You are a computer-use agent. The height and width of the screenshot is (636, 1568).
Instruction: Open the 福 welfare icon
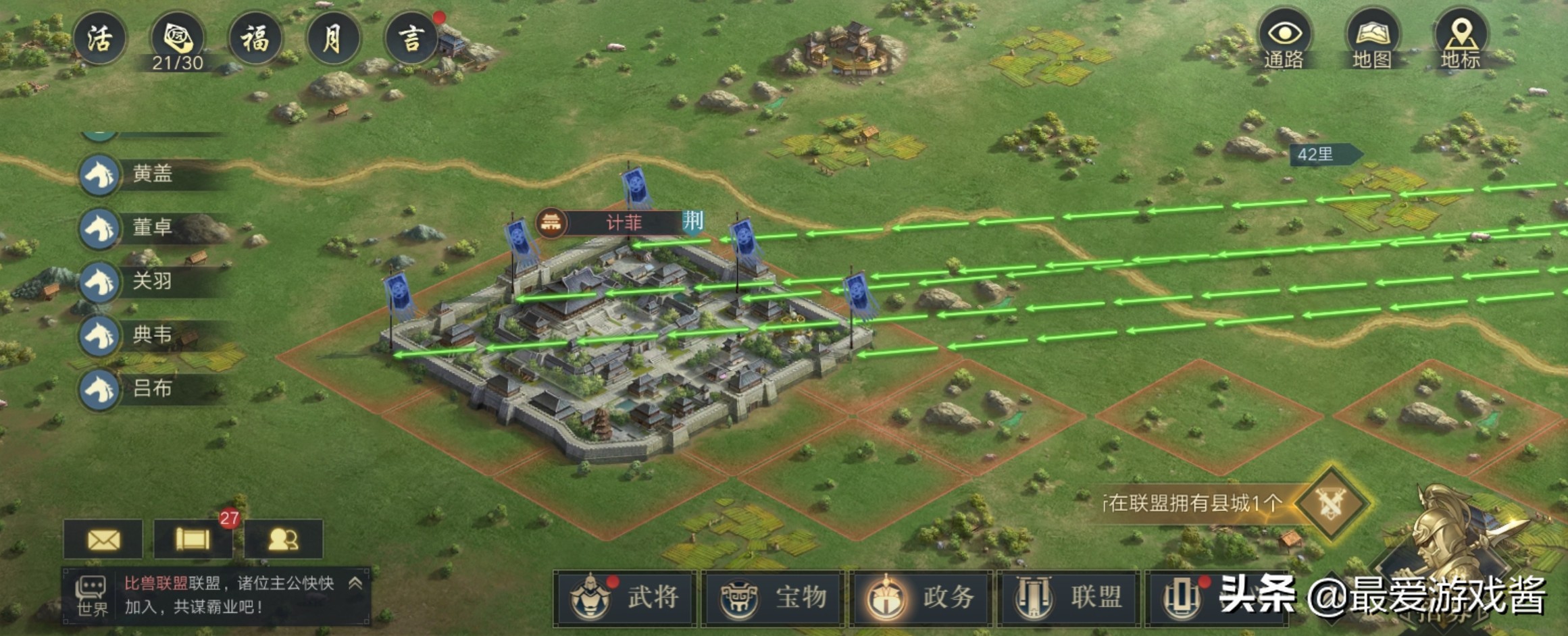[x=255, y=38]
